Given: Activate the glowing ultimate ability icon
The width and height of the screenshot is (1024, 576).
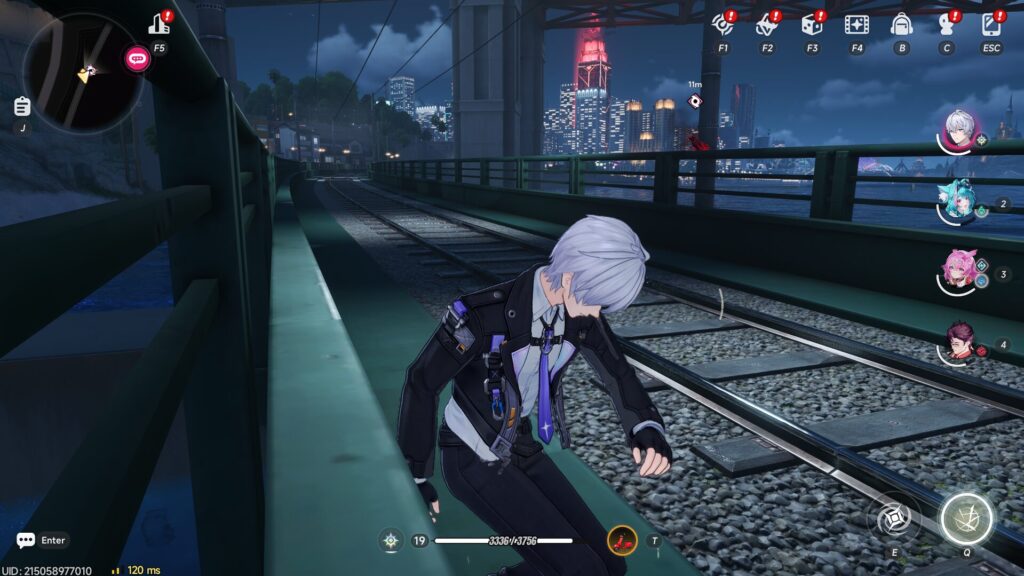Looking at the screenshot, I should 966,519.
